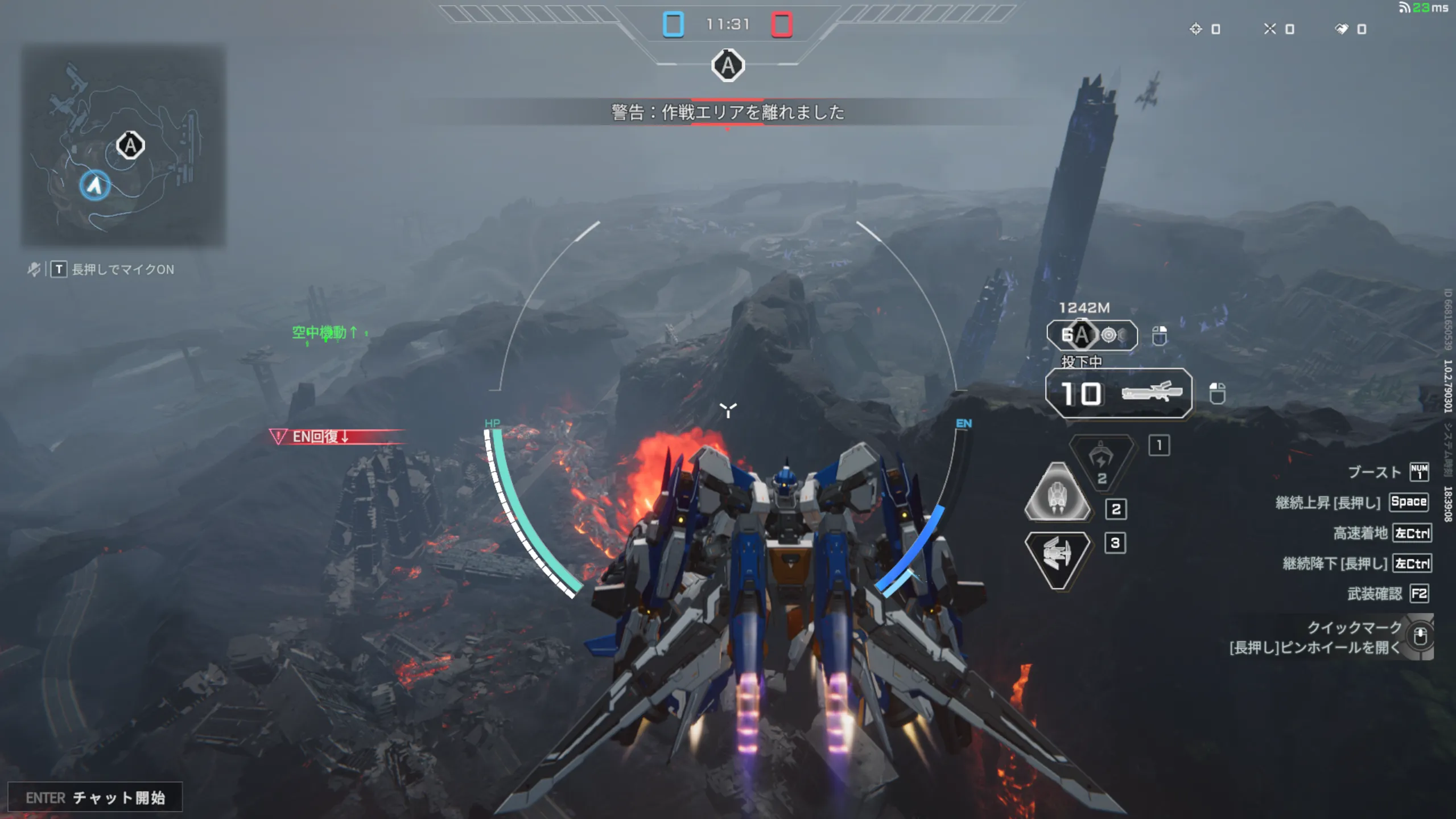Click the blue player arrow on the minimap
Screen dimensions: 1456x819
(x=94, y=186)
